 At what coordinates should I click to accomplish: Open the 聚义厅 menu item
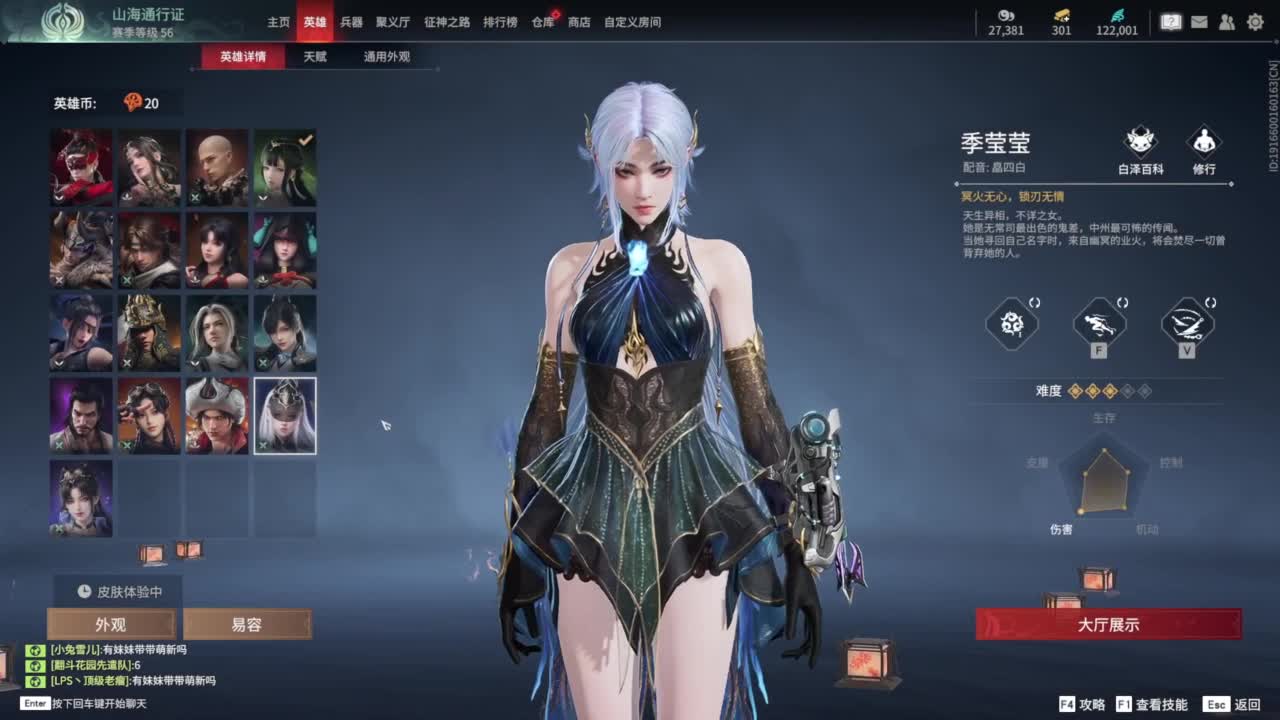[x=394, y=22]
